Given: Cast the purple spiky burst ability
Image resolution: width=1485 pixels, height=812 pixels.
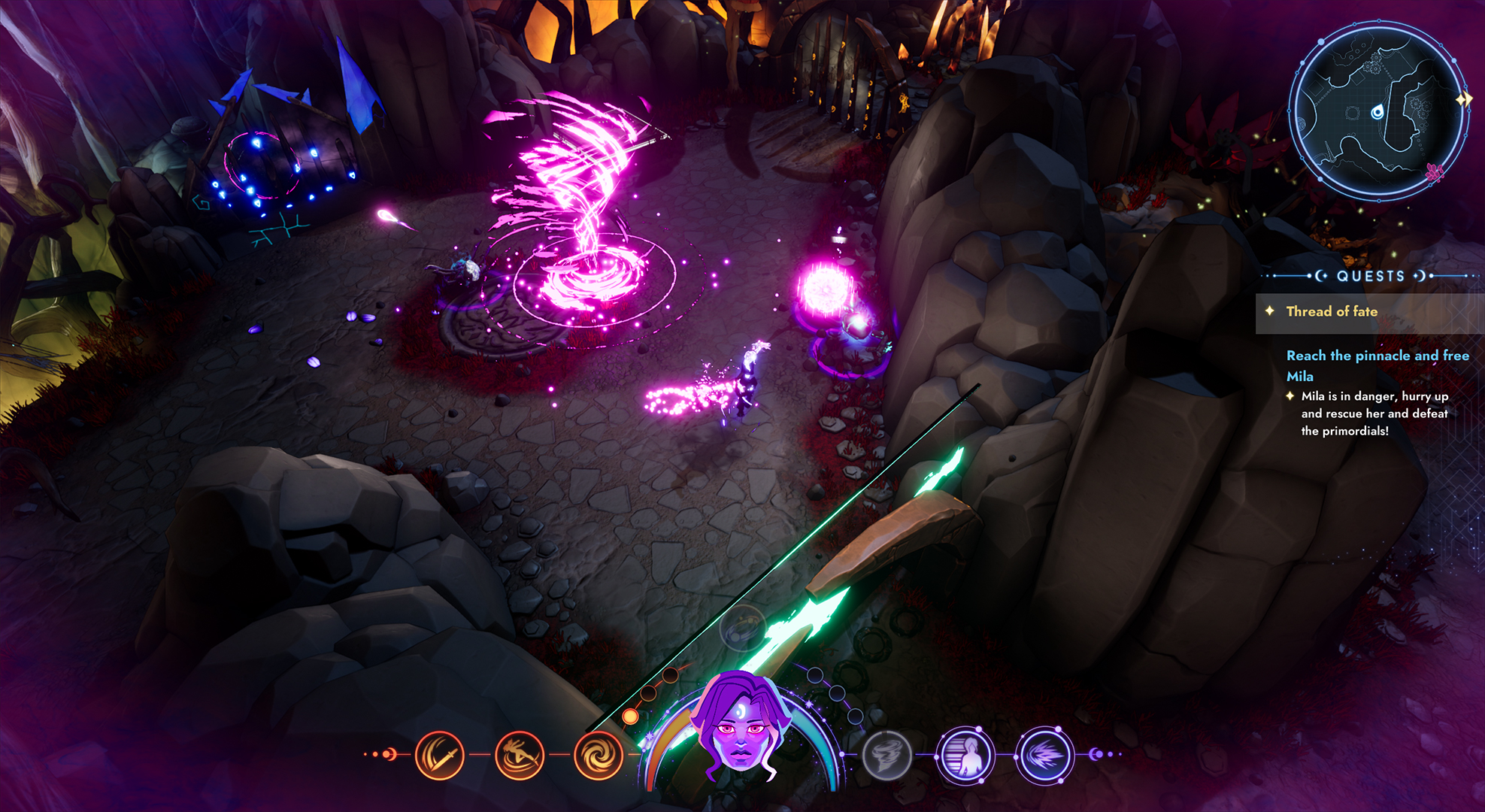Looking at the screenshot, I should point(1044,755).
